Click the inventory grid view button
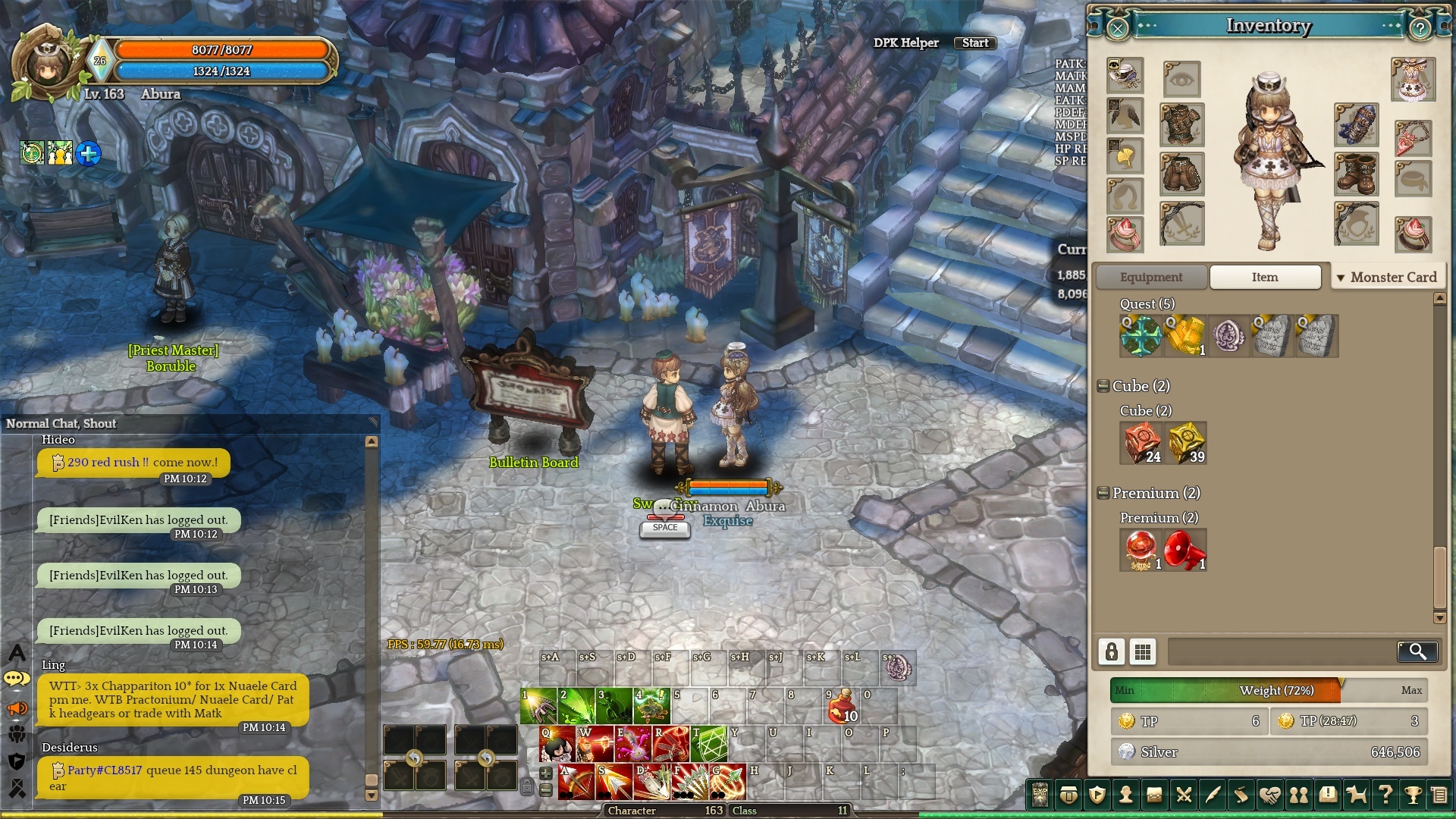 [x=1142, y=651]
